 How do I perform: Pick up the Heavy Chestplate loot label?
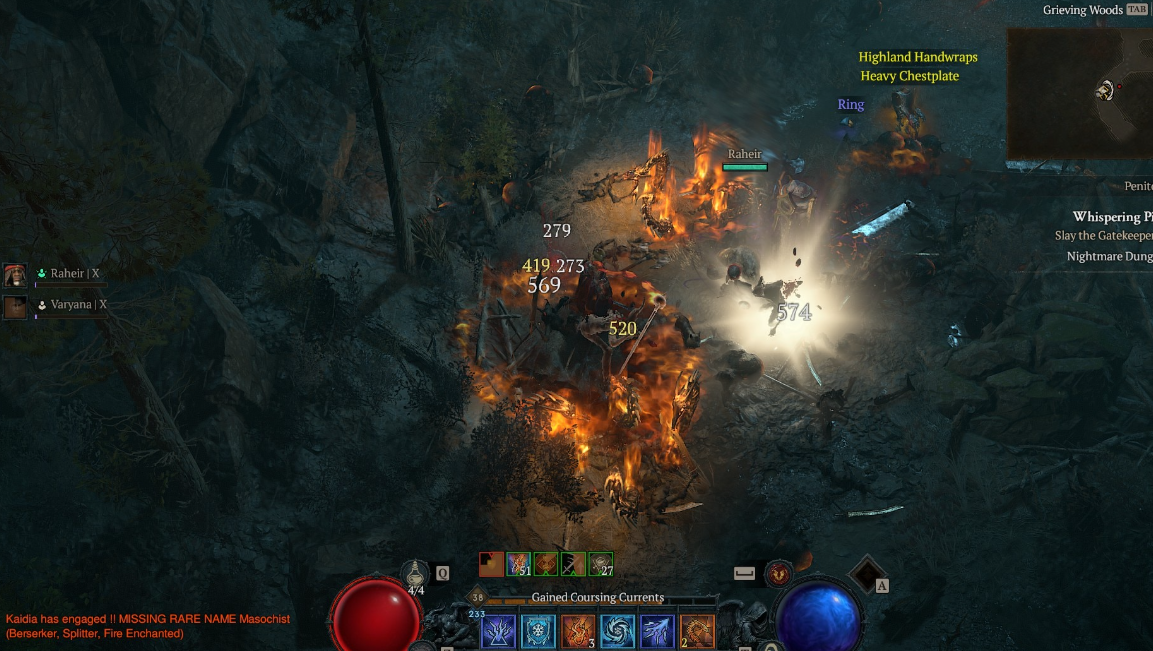[909, 76]
